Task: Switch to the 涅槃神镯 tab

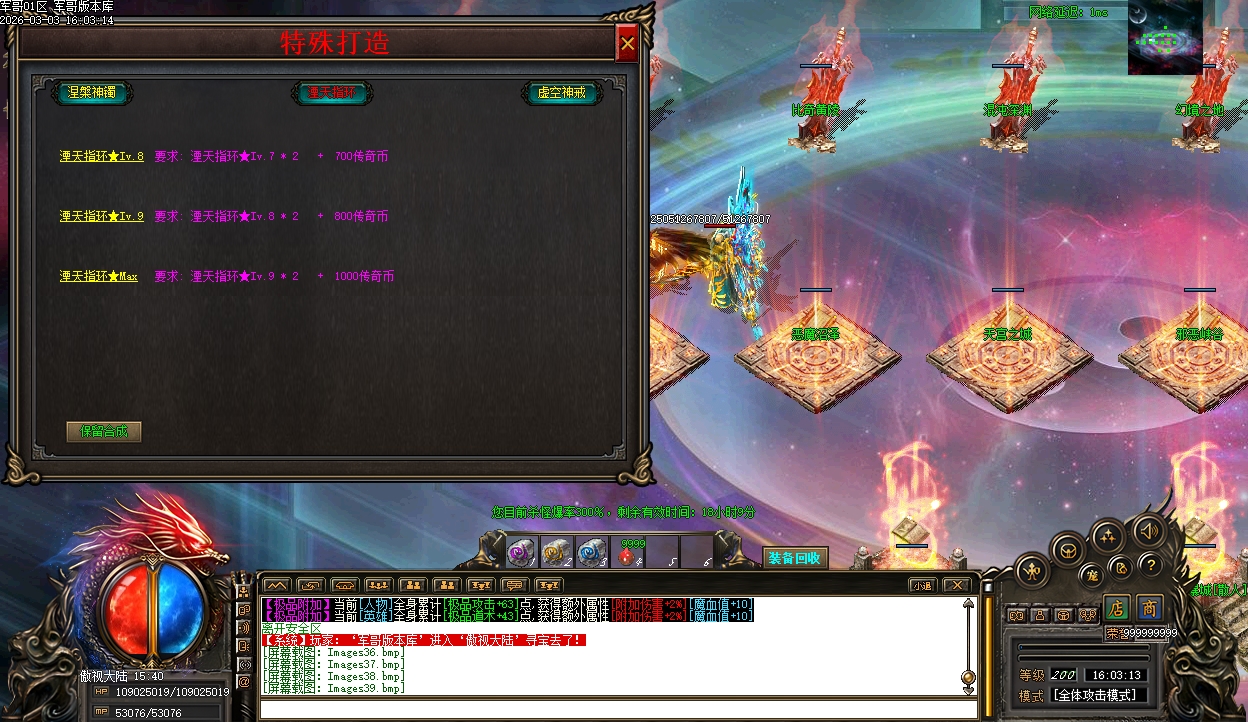Action: click(x=91, y=93)
